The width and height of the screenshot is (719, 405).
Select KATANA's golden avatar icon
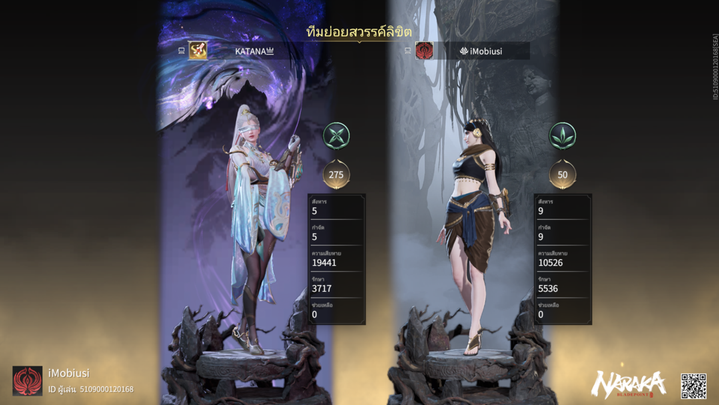tap(198, 50)
